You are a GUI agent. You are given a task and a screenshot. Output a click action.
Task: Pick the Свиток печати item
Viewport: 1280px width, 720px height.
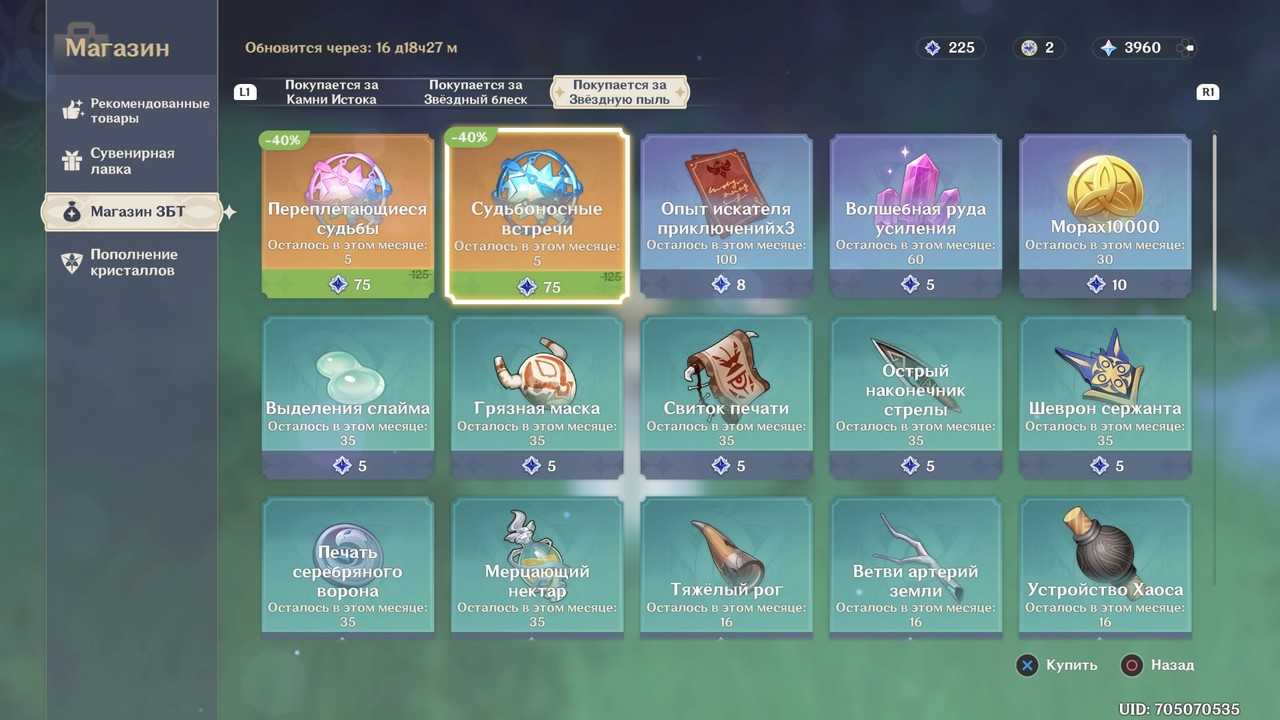click(x=727, y=397)
